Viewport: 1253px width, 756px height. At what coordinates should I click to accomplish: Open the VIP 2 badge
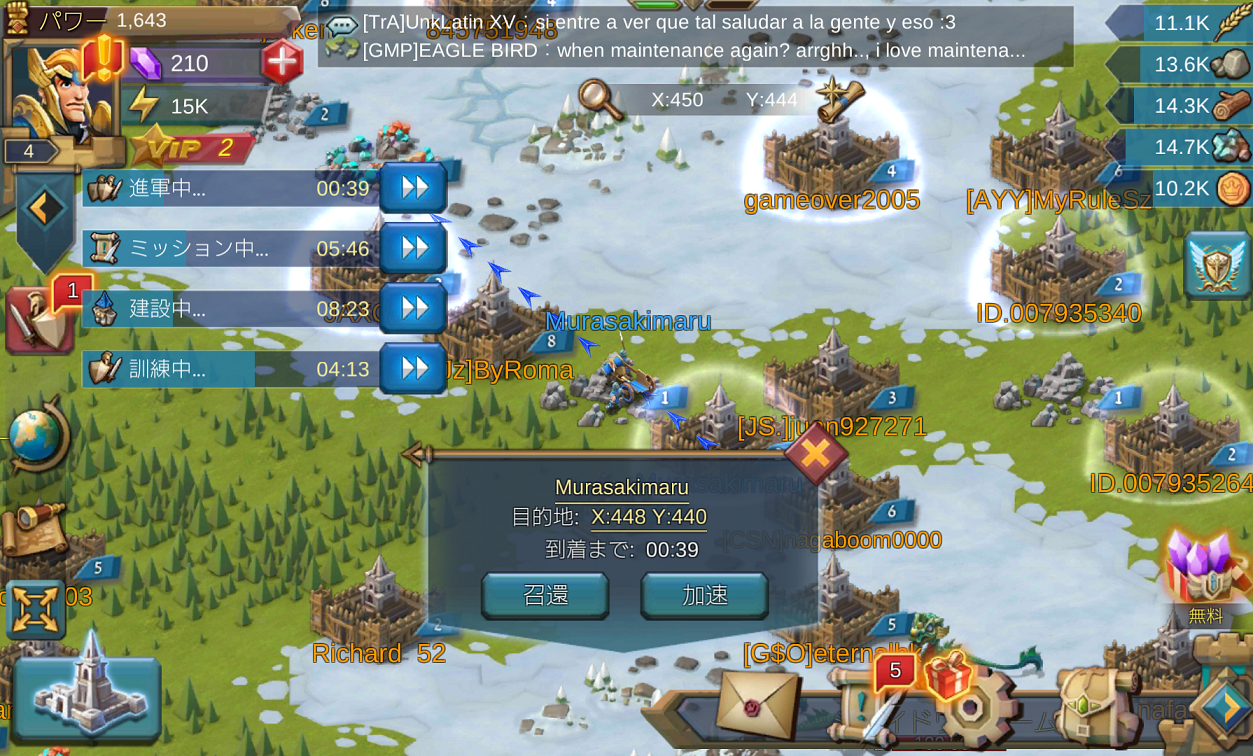point(192,149)
